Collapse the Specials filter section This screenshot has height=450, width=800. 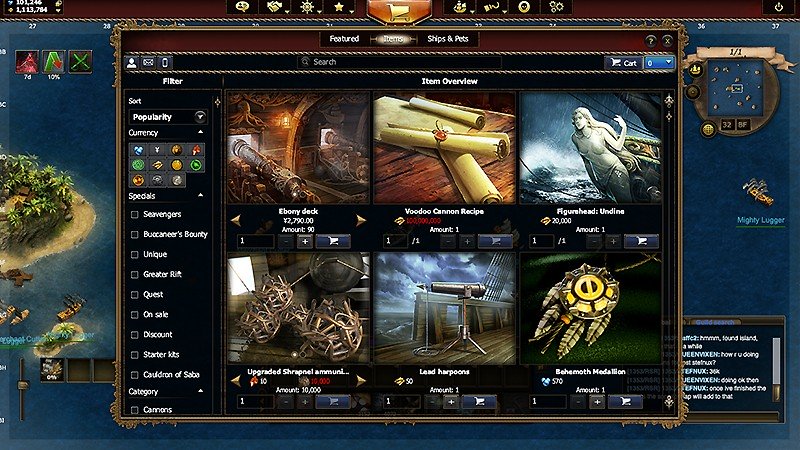point(200,196)
